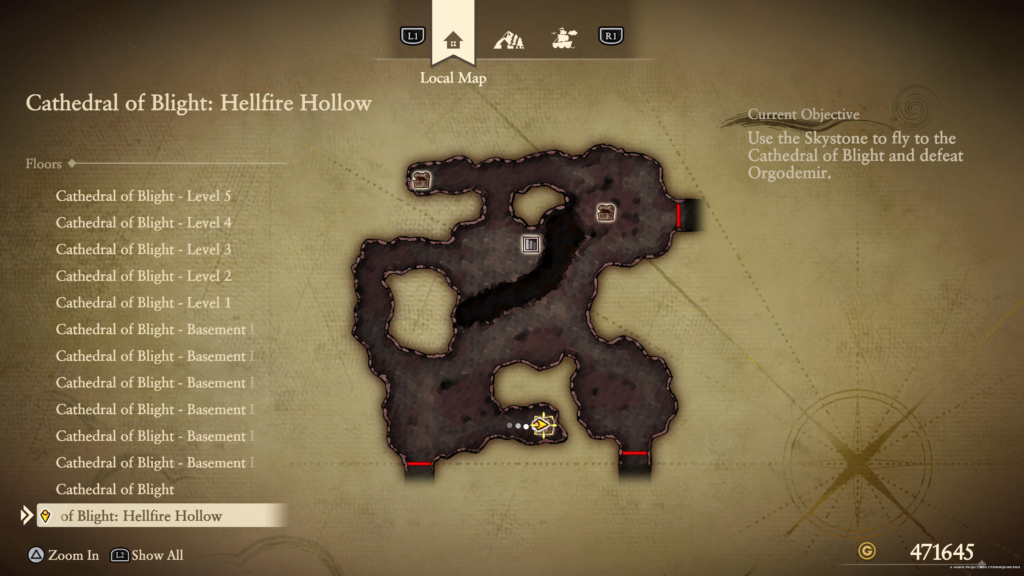
Task: Show the Cathedral of Blight - Level 3 map
Action: coord(143,249)
